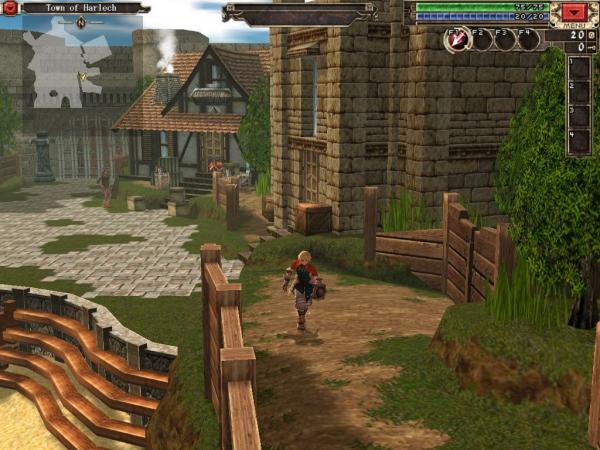Select quick item slot 2
Image resolution: width=600 pixels, height=450 pixels.
click(579, 93)
